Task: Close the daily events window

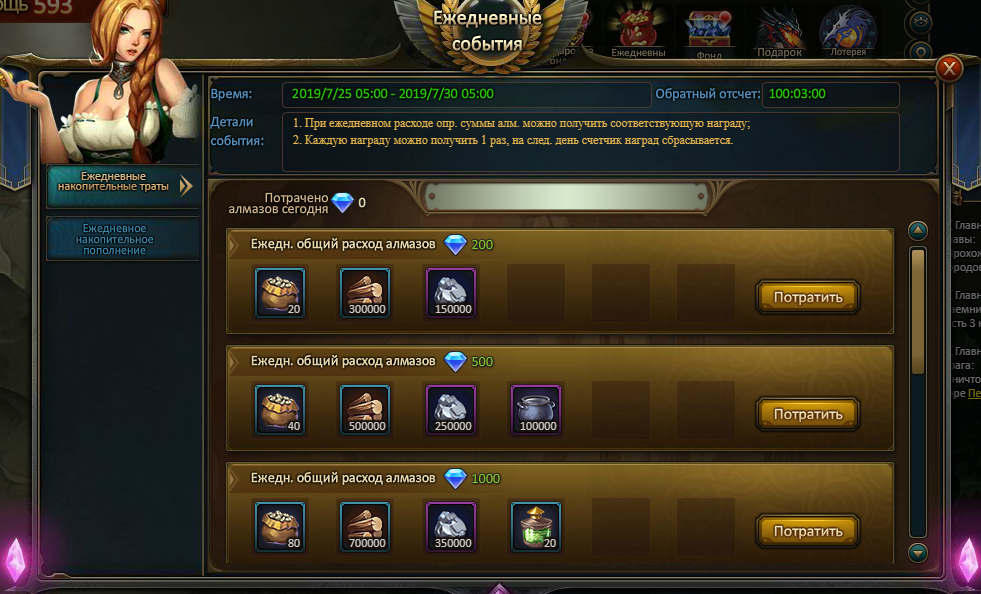Action: pyautogui.click(x=949, y=68)
